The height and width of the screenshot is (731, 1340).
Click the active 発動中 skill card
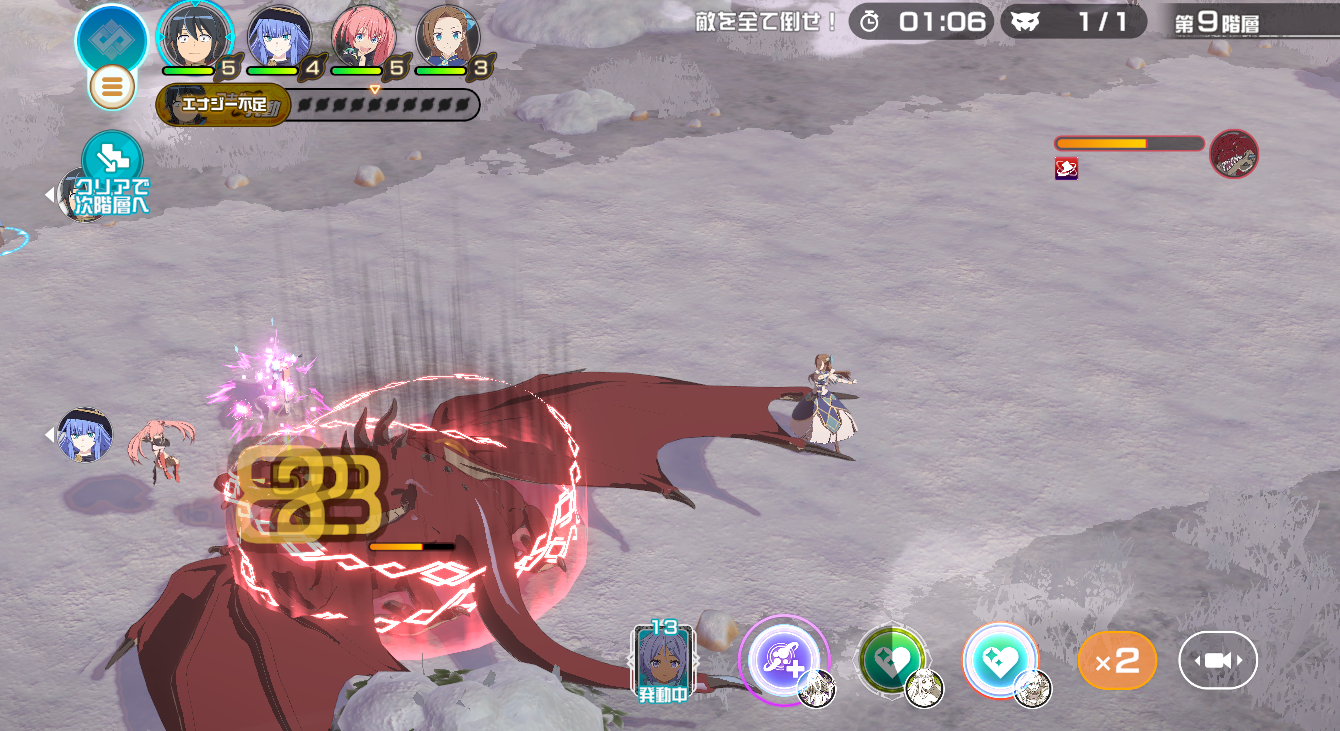tap(663, 660)
